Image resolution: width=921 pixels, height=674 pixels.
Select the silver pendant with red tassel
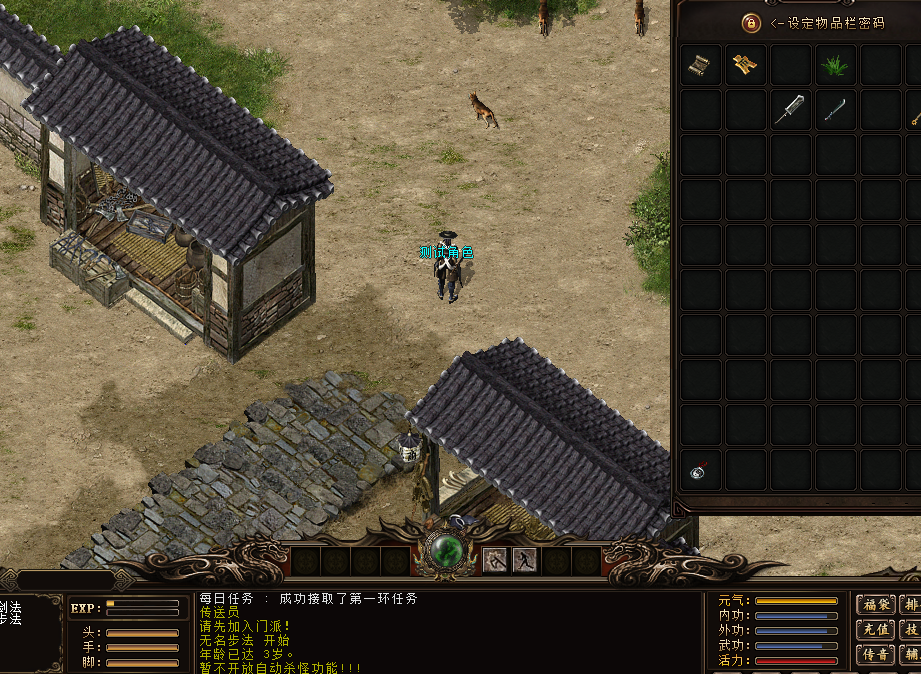(700, 470)
